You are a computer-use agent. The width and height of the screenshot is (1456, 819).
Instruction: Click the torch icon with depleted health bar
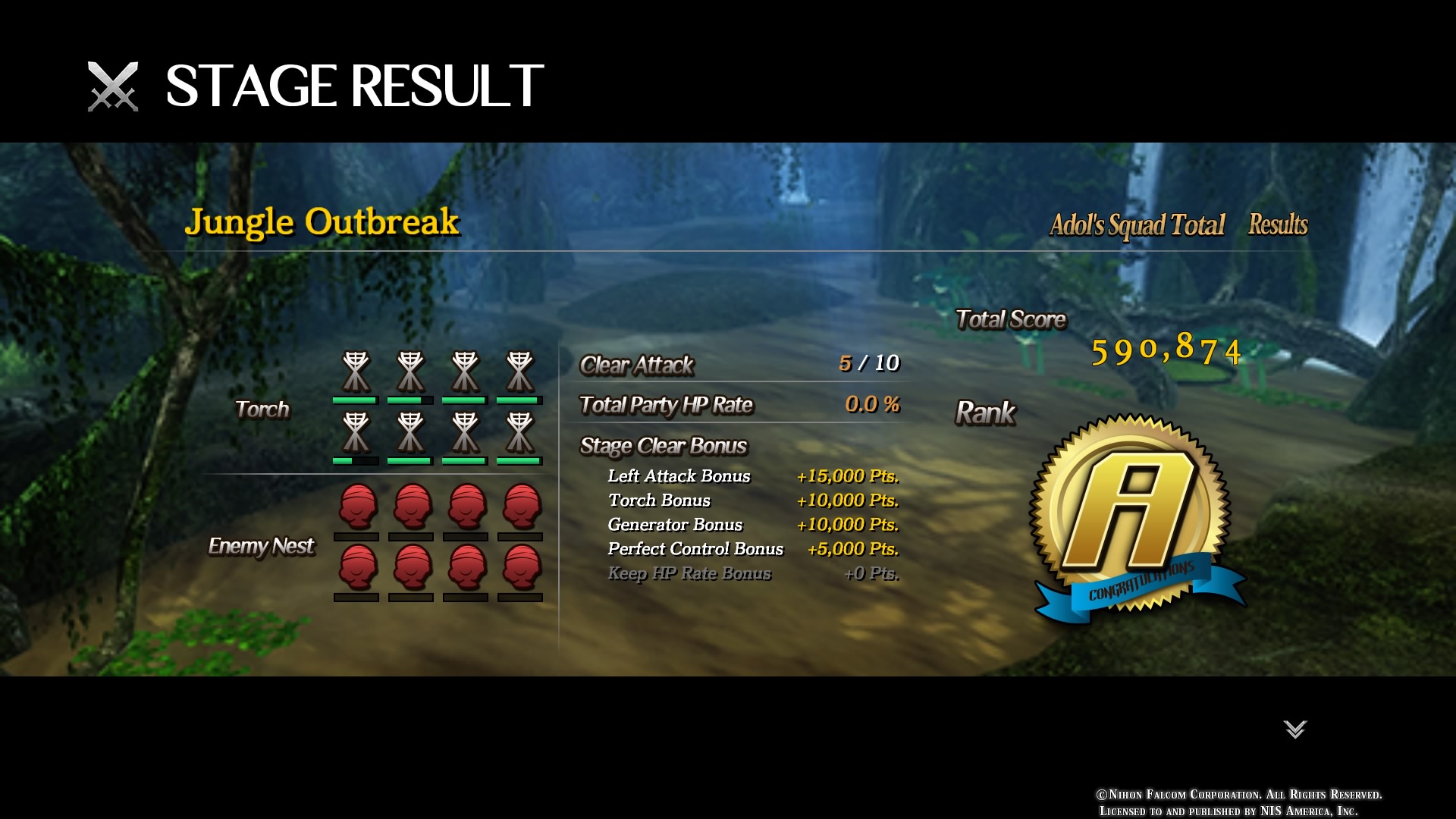pos(355,431)
